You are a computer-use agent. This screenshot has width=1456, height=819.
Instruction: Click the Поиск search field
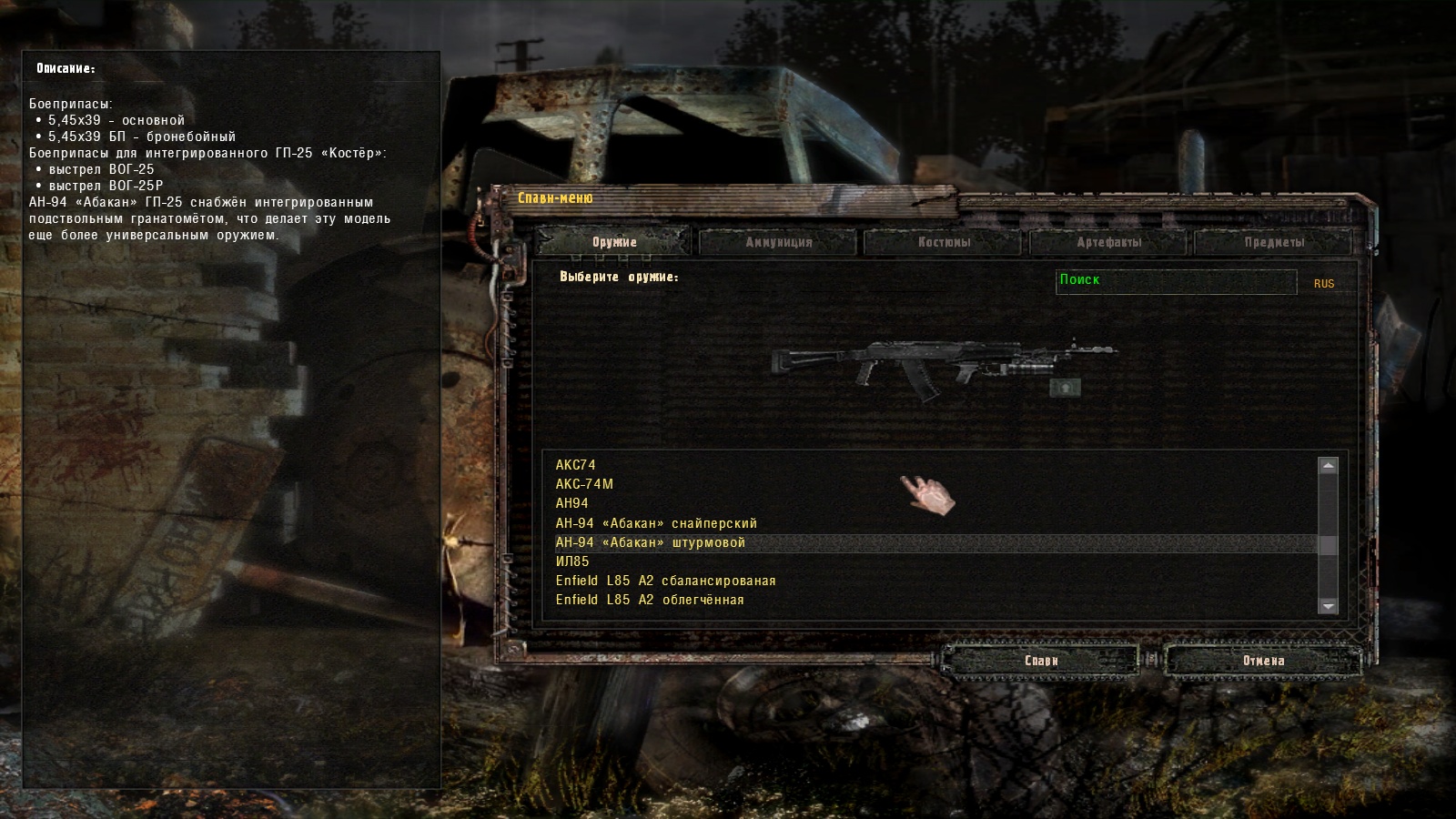point(1176,281)
